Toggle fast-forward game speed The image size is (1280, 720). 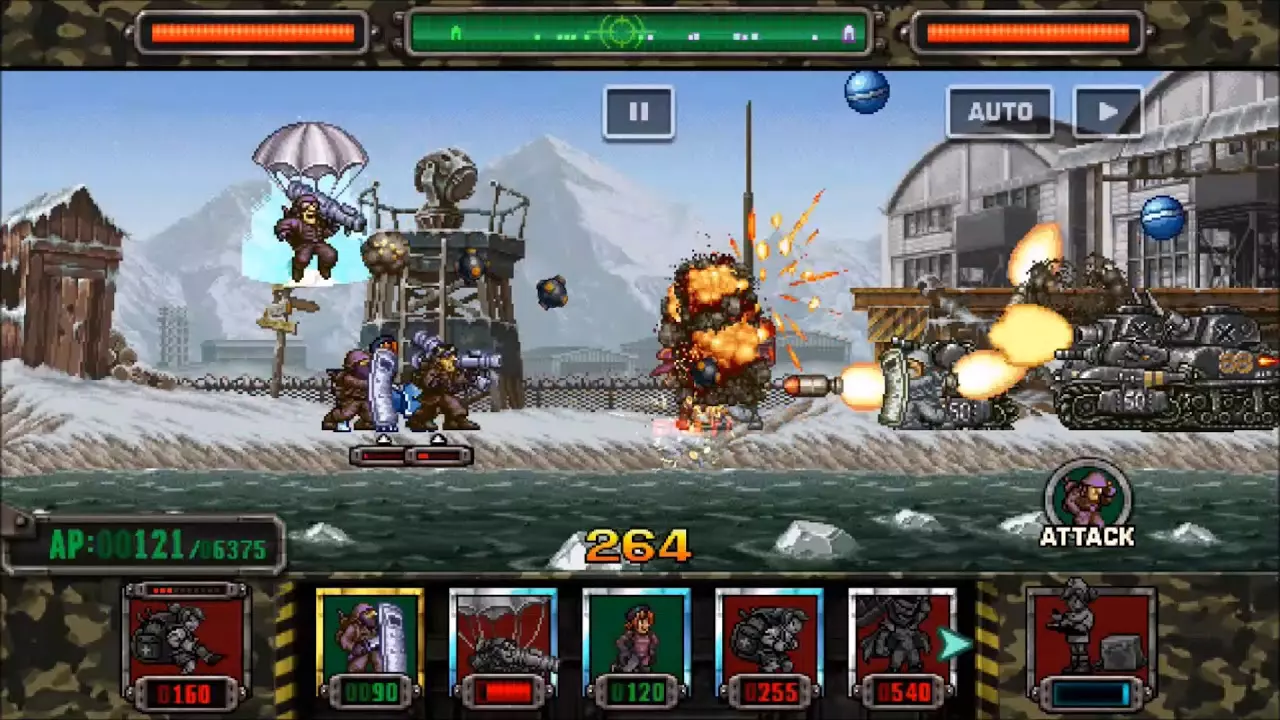(1107, 111)
